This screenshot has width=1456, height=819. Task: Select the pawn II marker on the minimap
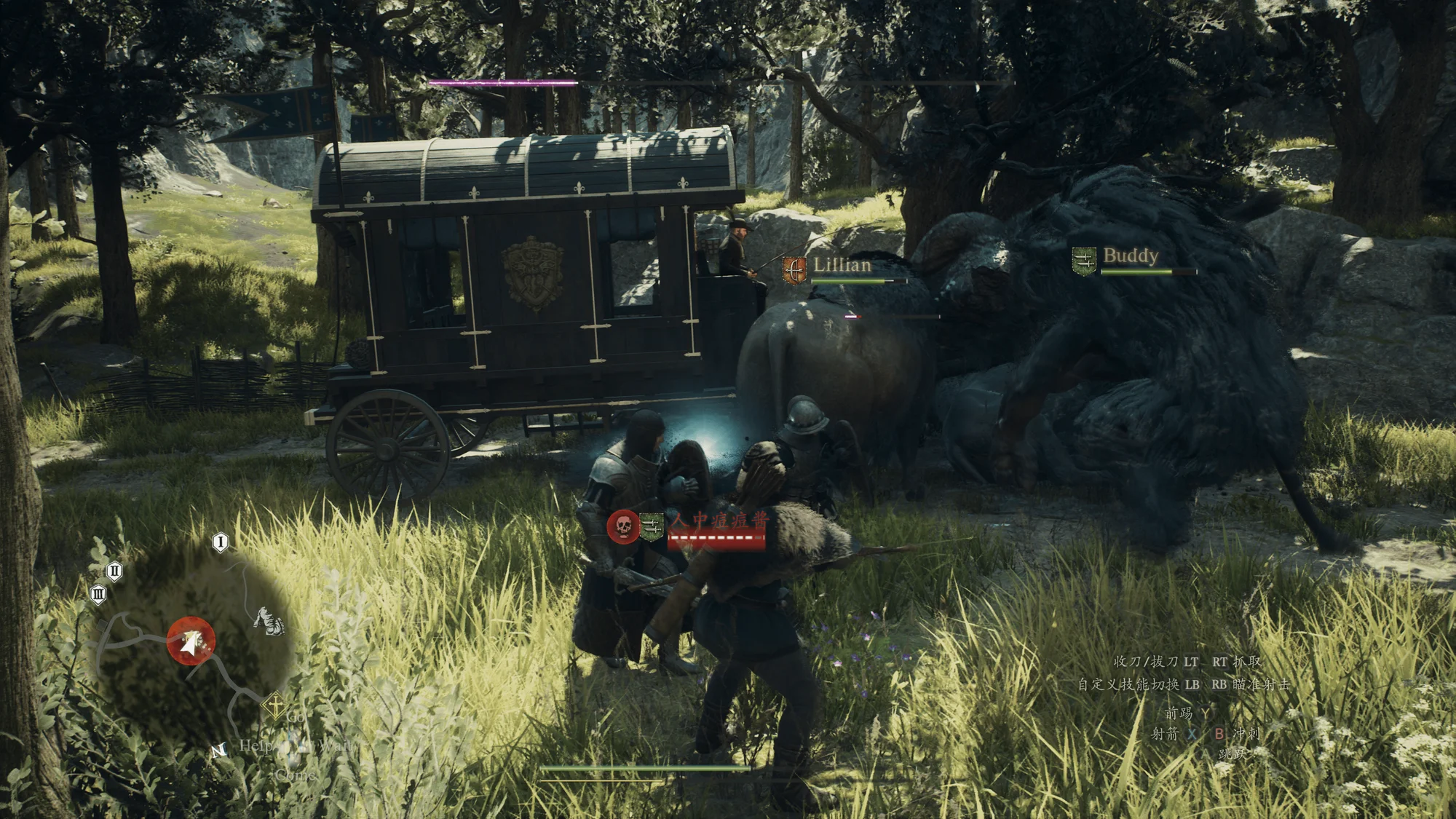(114, 571)
